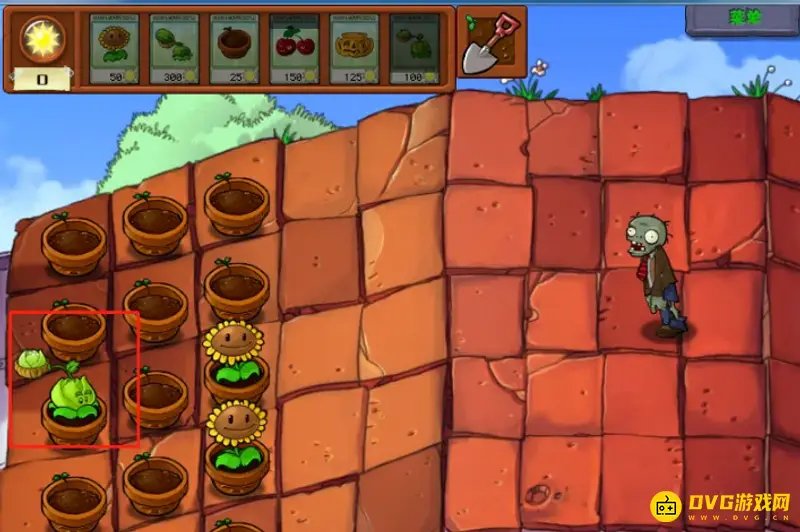Open the green 菜单 menu button
The width and height of the screenshot is (800, 532).
[x=741, y=17]
